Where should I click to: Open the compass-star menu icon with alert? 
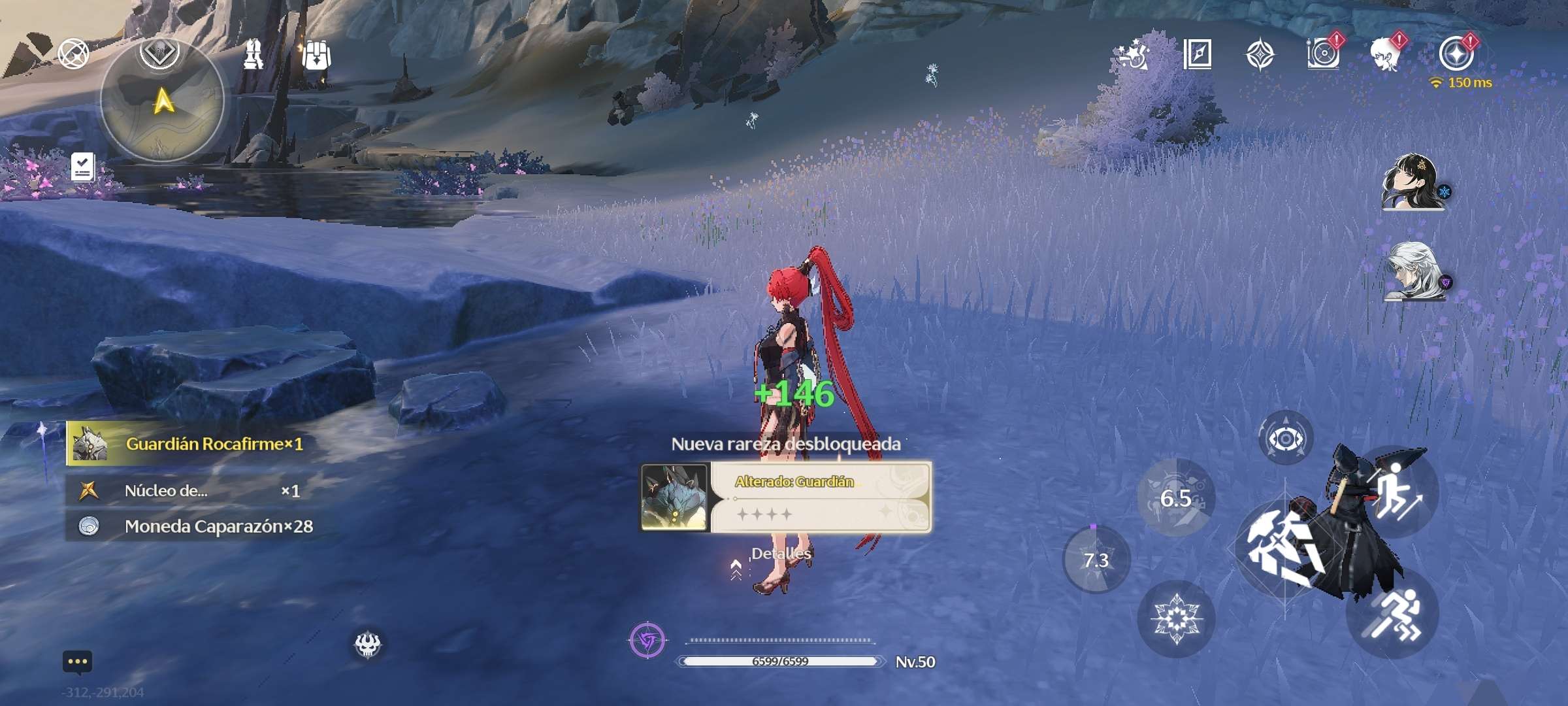(1456, 54)
